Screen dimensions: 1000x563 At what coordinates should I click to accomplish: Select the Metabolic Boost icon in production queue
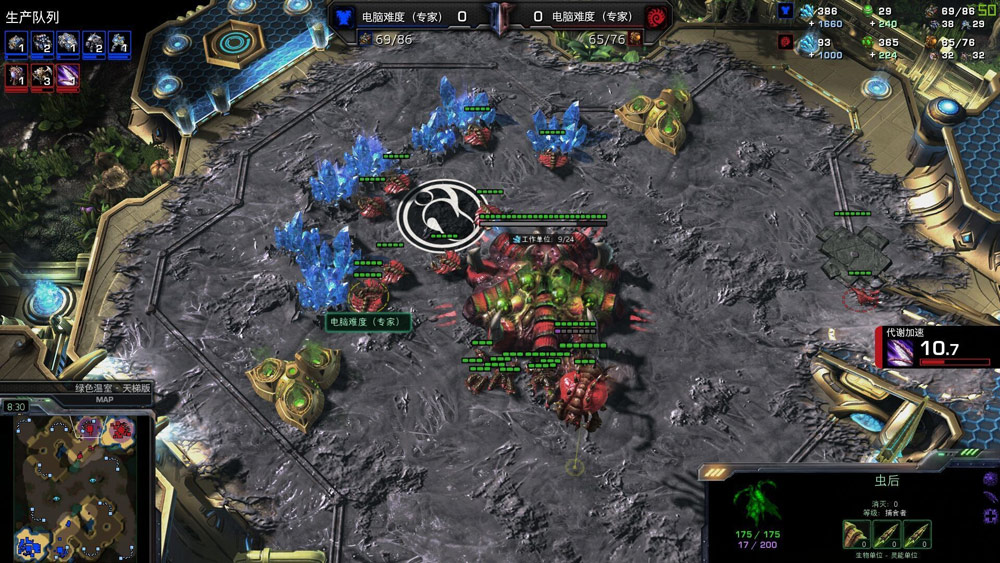[x=68, y=76]
